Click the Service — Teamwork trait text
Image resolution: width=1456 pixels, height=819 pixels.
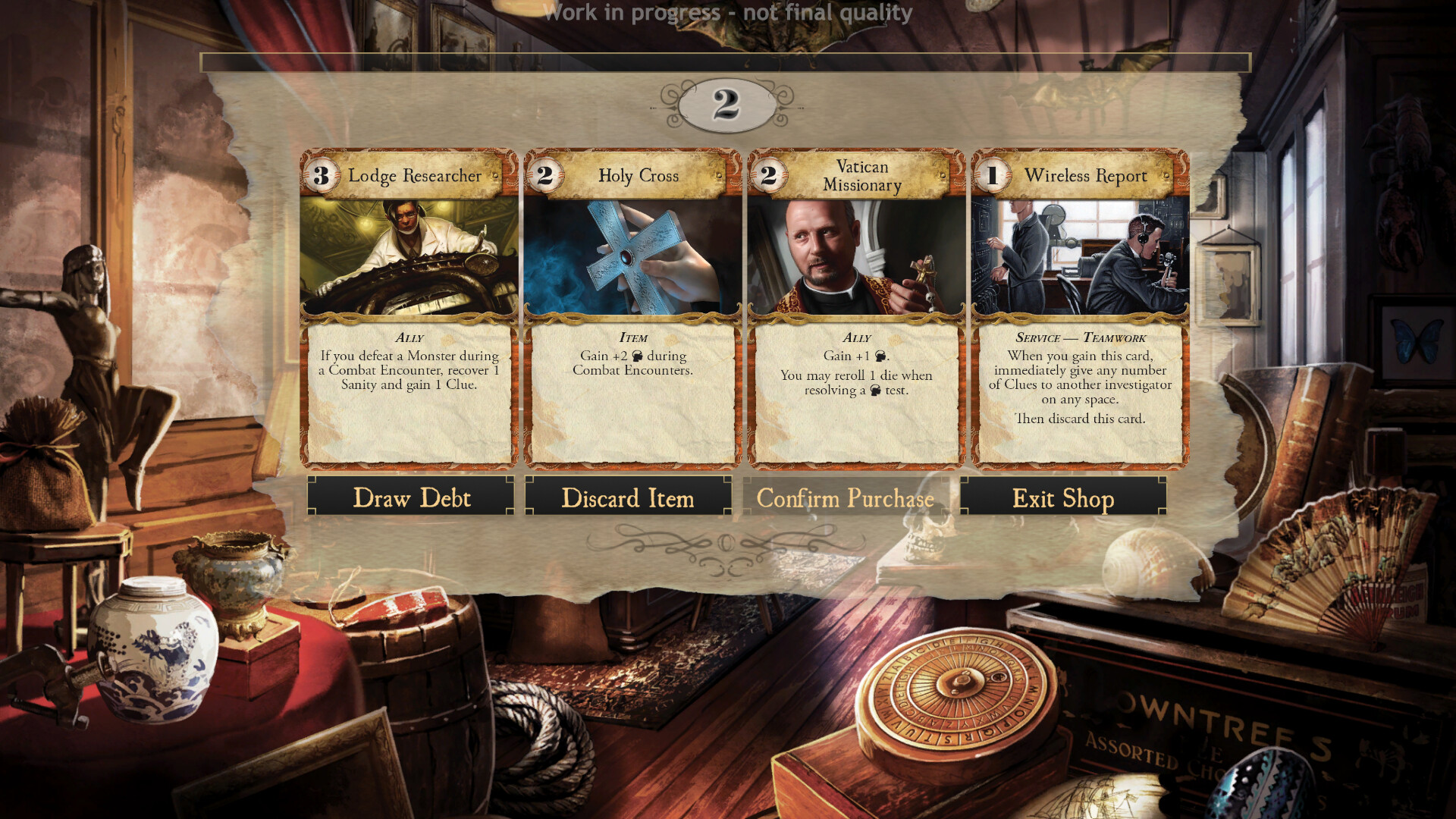(x=1080, y=338)
